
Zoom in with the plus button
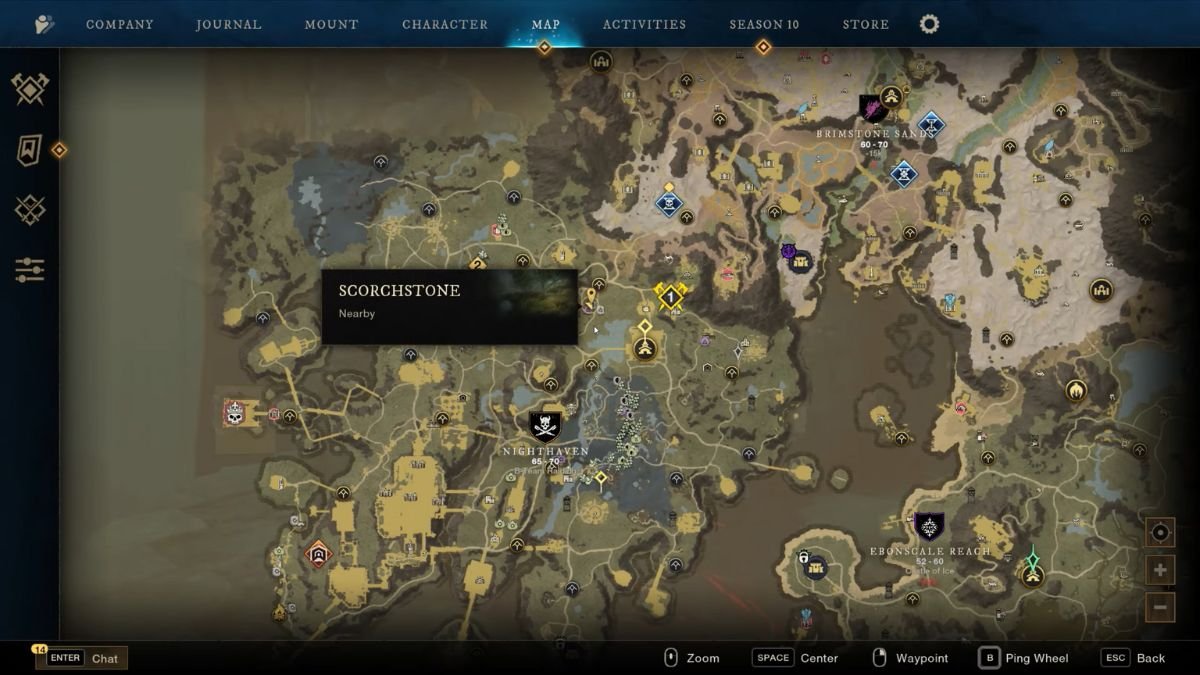(x=1160, y=571)
